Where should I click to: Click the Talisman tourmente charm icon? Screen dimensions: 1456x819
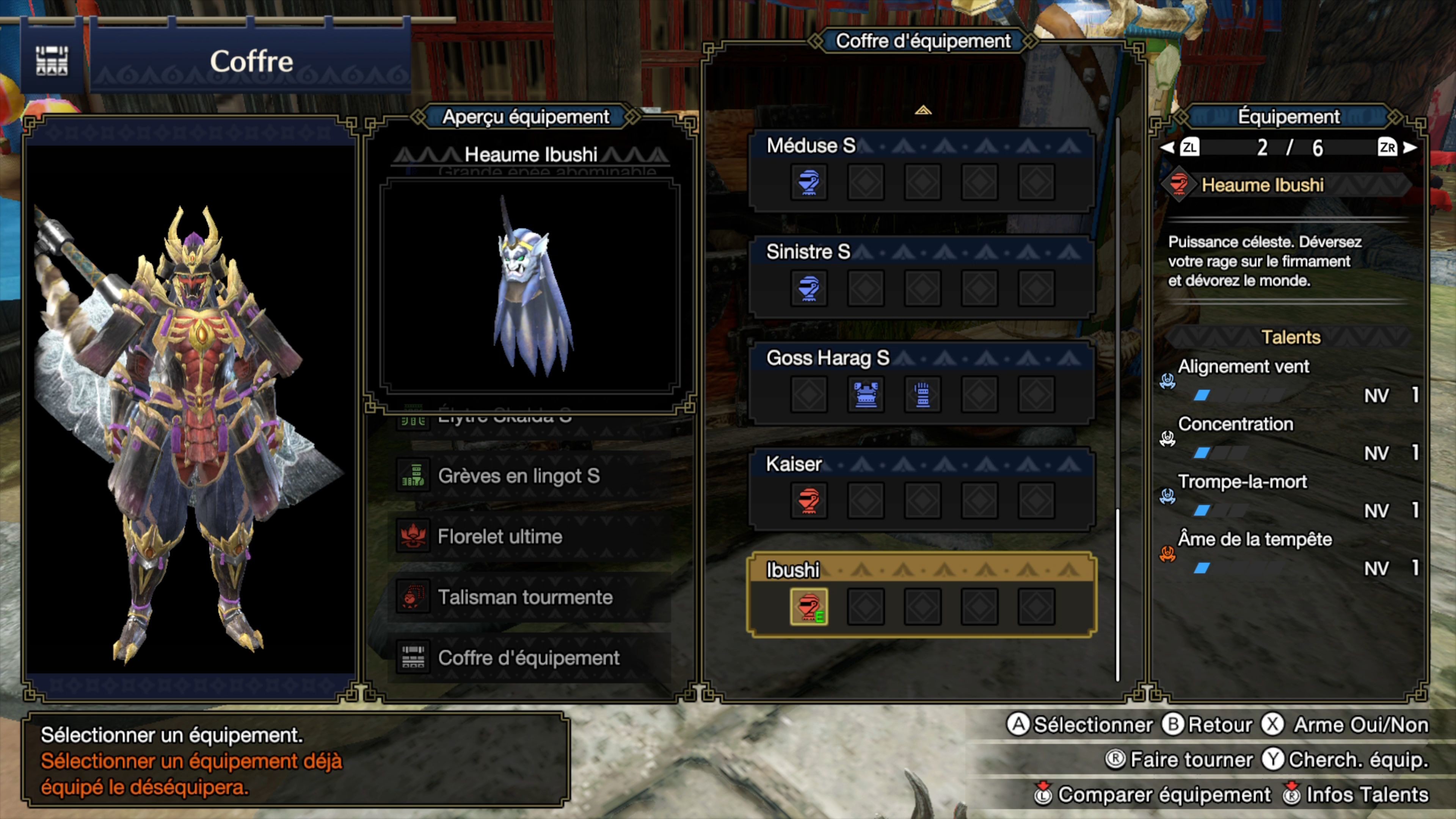413,598
